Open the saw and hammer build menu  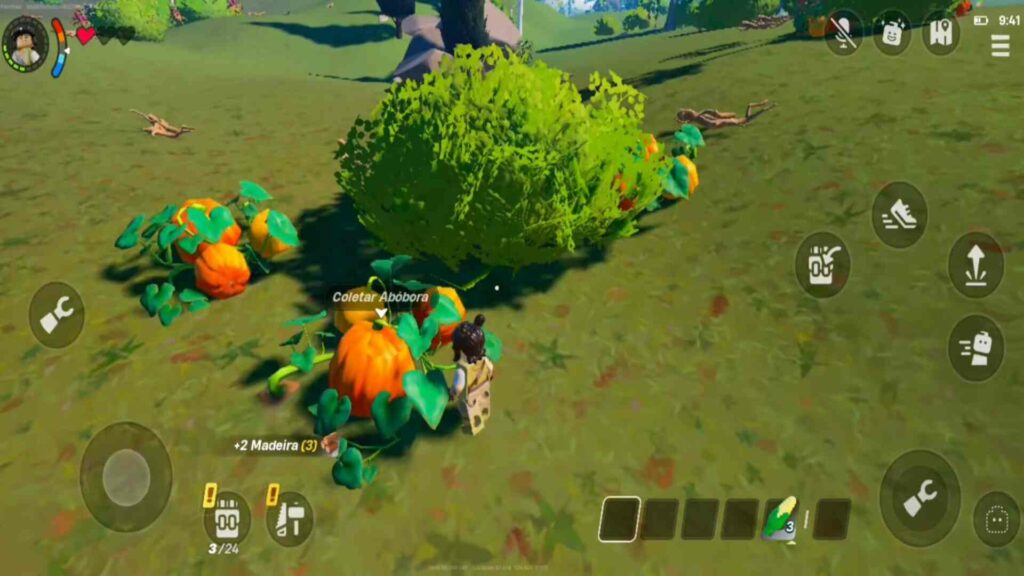coord(290,518)
